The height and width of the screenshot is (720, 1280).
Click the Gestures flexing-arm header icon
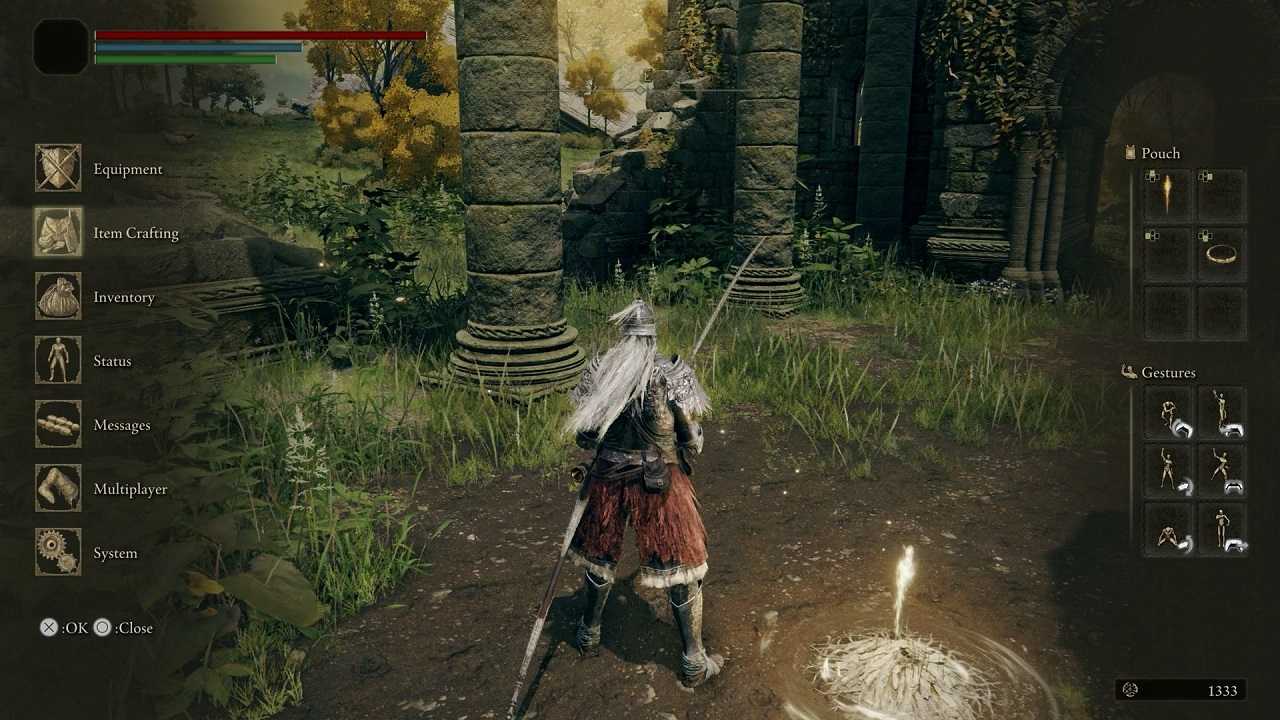pos(1127,371)
